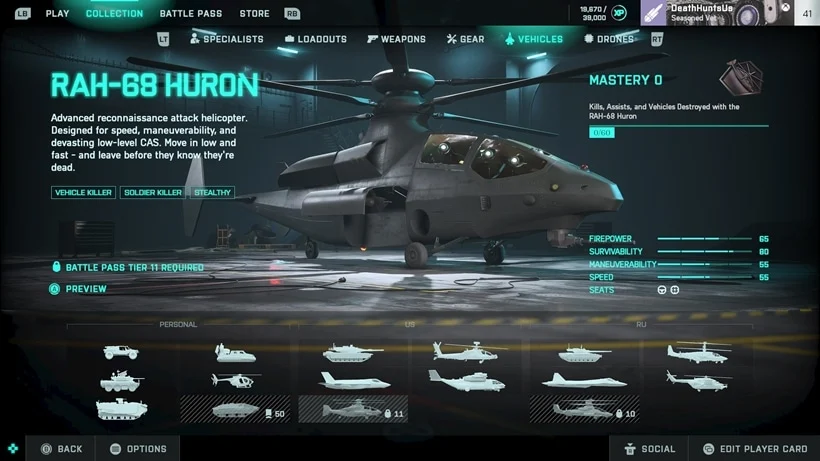The image size is (820, 461).
Task: Select the Gear tab
Action: click(x=465, y=39)
